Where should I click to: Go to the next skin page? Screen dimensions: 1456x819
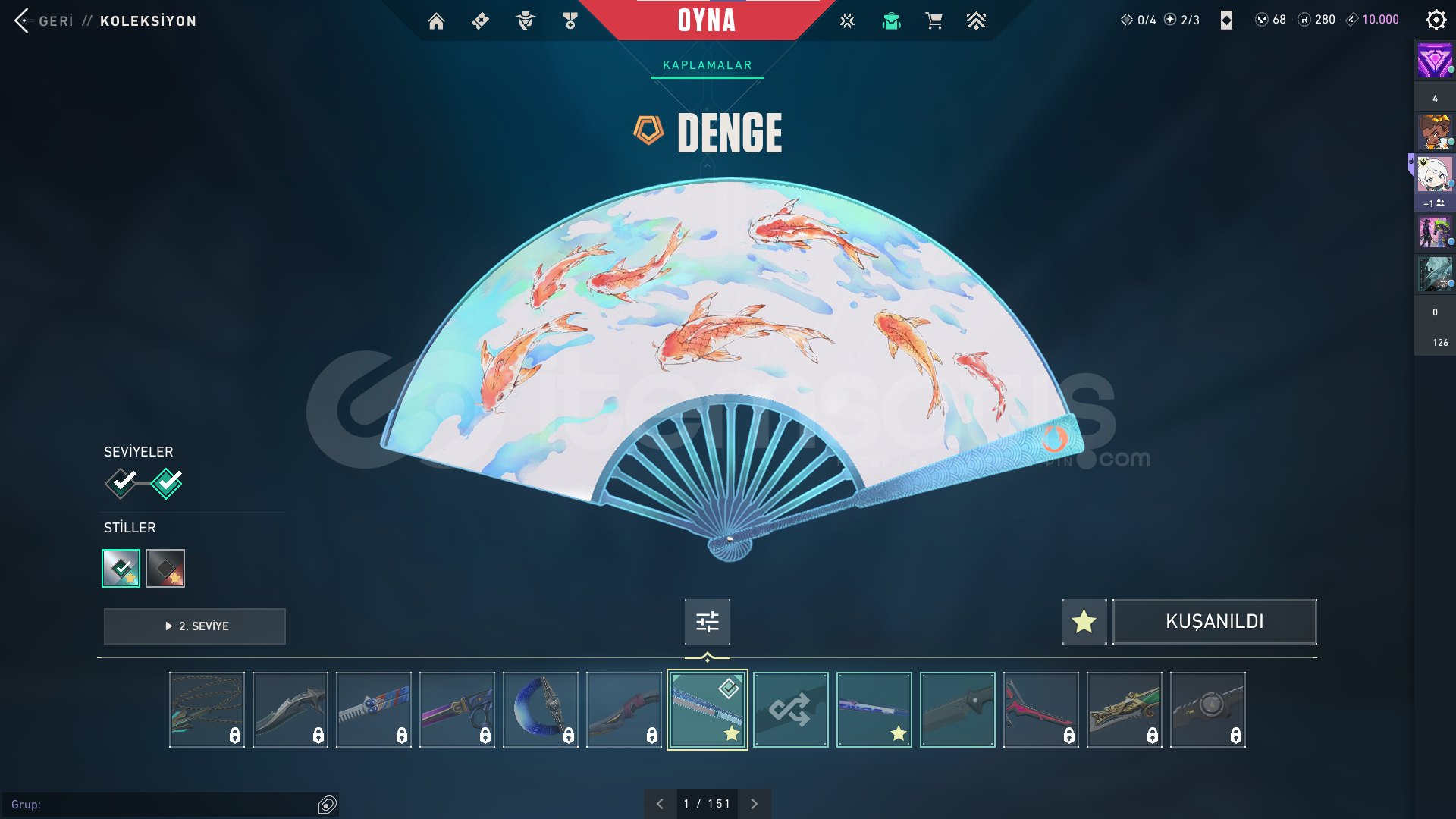point(754,804)
